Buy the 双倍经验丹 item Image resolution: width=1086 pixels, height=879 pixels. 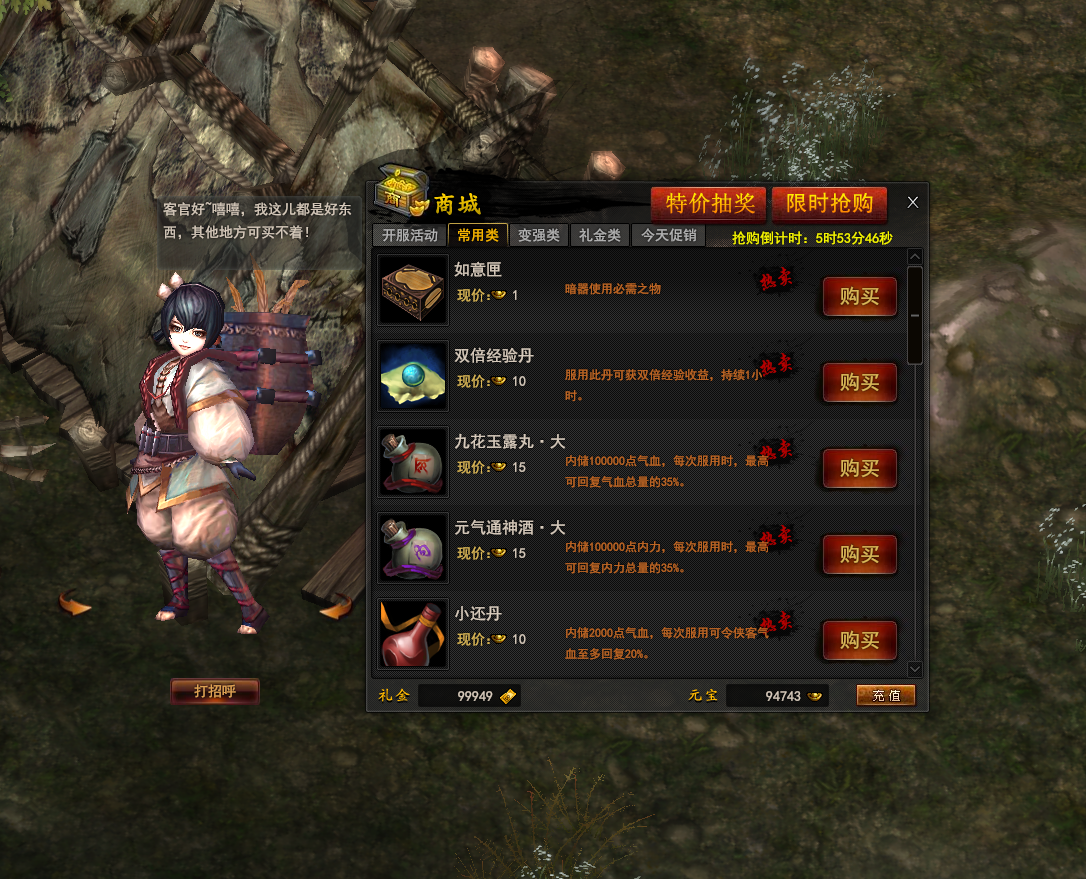(x=859, y=382)
